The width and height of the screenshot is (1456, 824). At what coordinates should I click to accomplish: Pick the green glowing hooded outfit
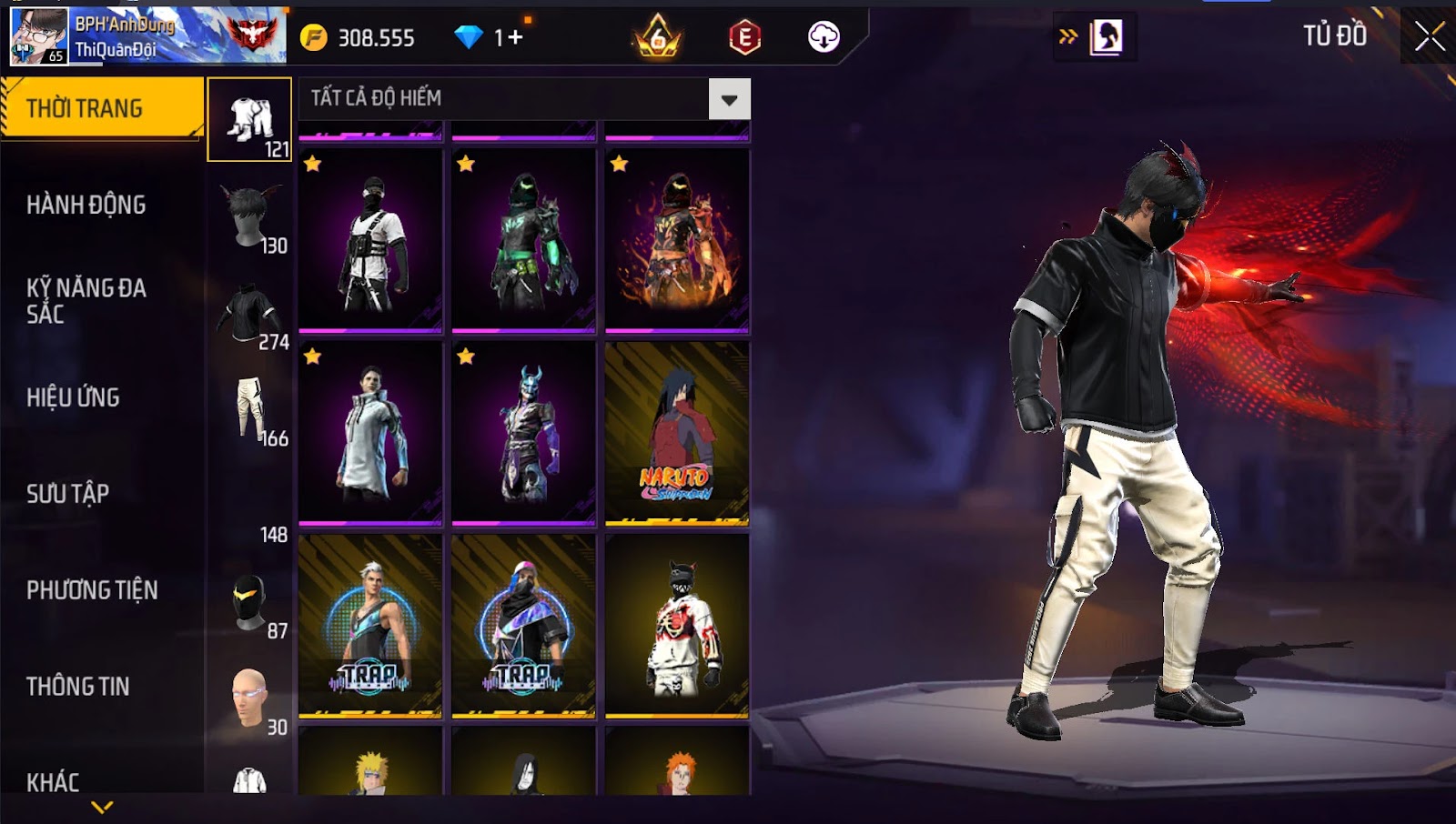click(x=523, y=240)
